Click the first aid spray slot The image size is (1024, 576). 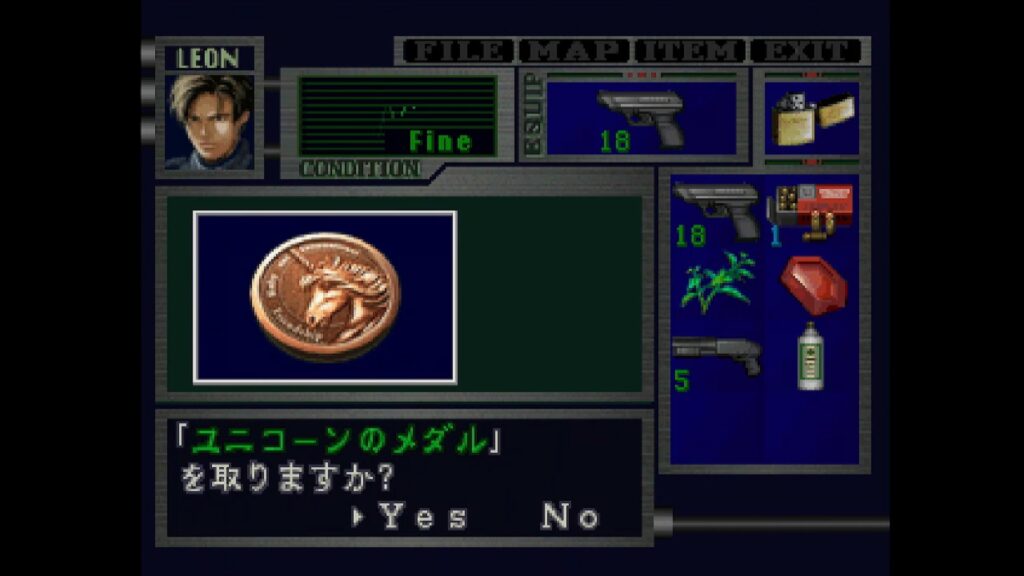pos(812,357)
